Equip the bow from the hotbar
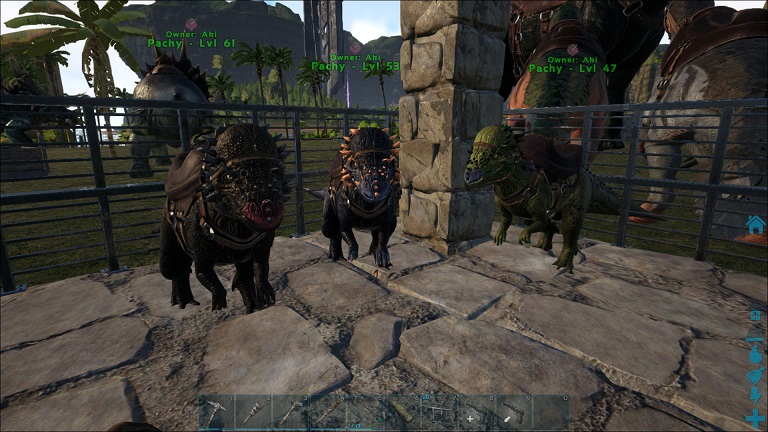The image size is (768, 432). pyautogui.click(x=365, y=411)
